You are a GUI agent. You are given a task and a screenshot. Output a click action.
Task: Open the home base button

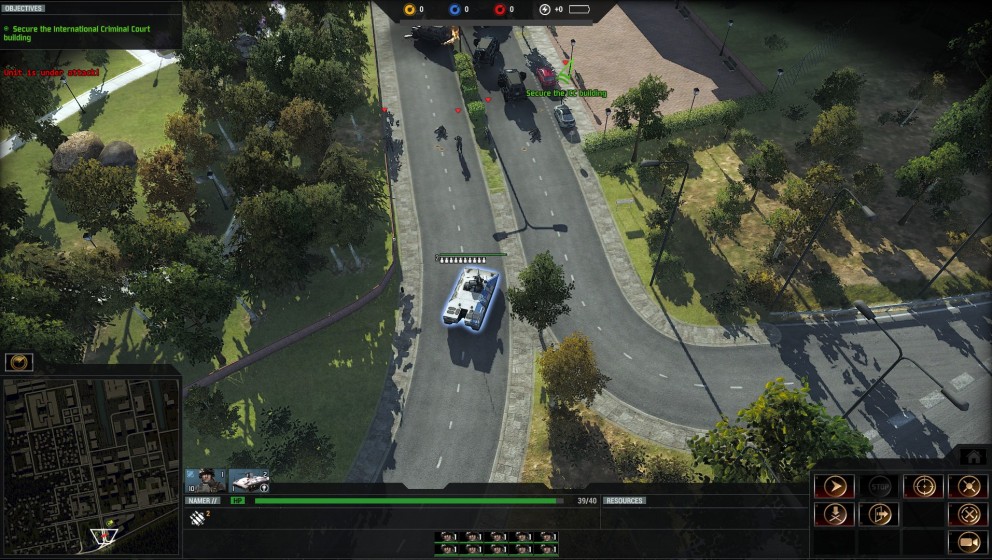coord(972,456)
